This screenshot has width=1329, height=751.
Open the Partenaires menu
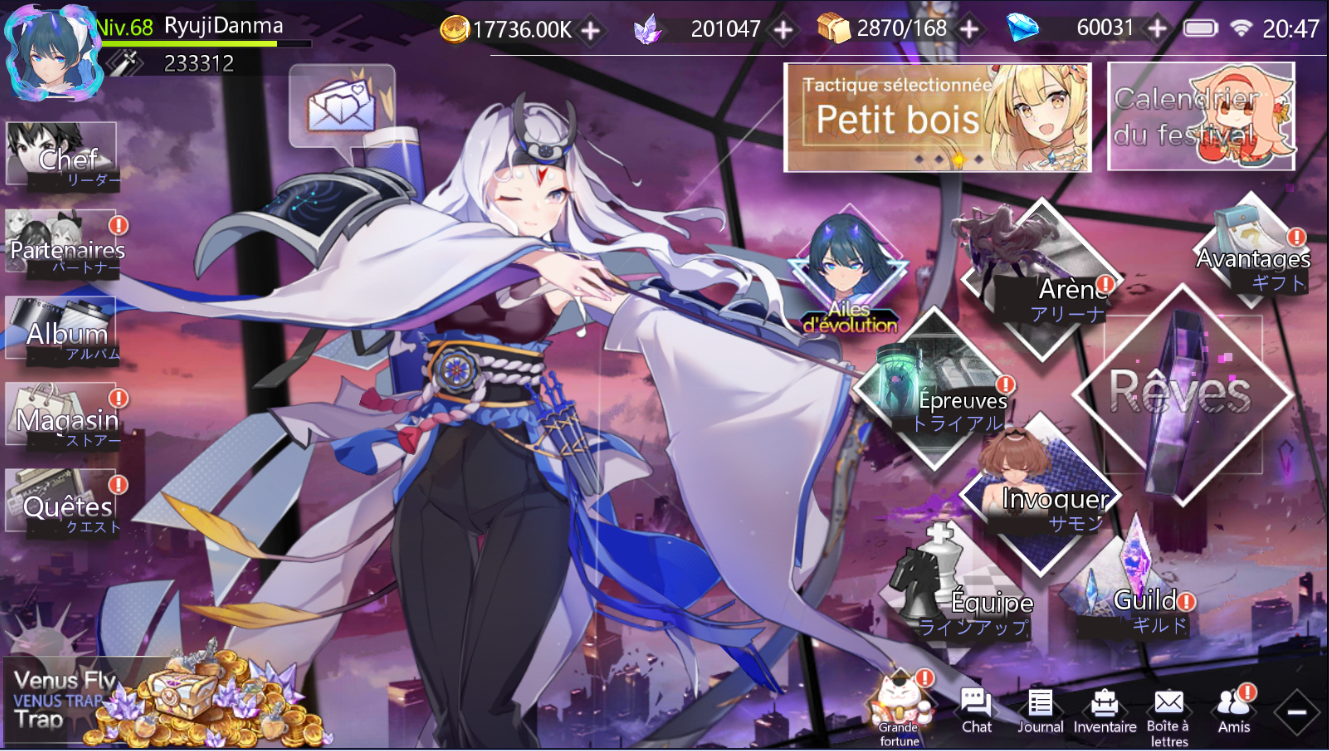[x=62, y=242]
